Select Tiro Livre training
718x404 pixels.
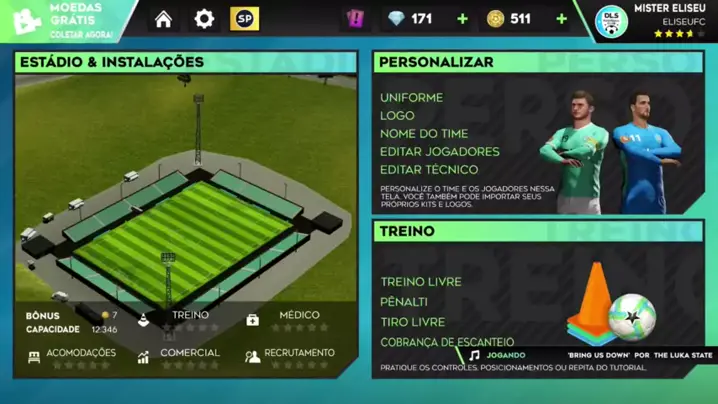point(412,322)
